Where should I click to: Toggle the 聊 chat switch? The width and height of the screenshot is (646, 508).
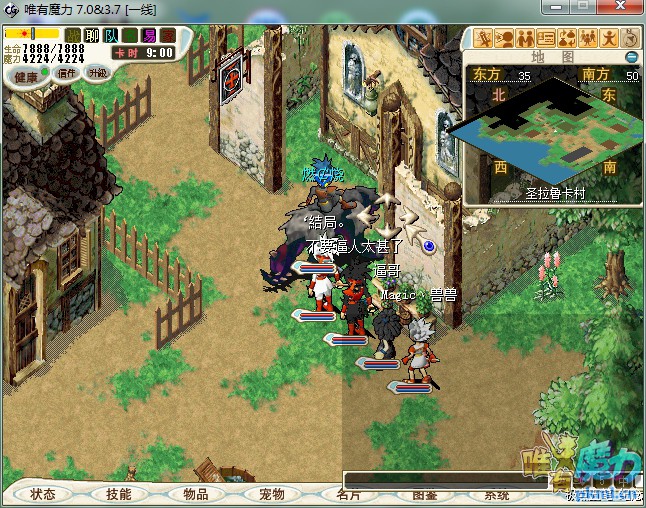tap(92, 35)
